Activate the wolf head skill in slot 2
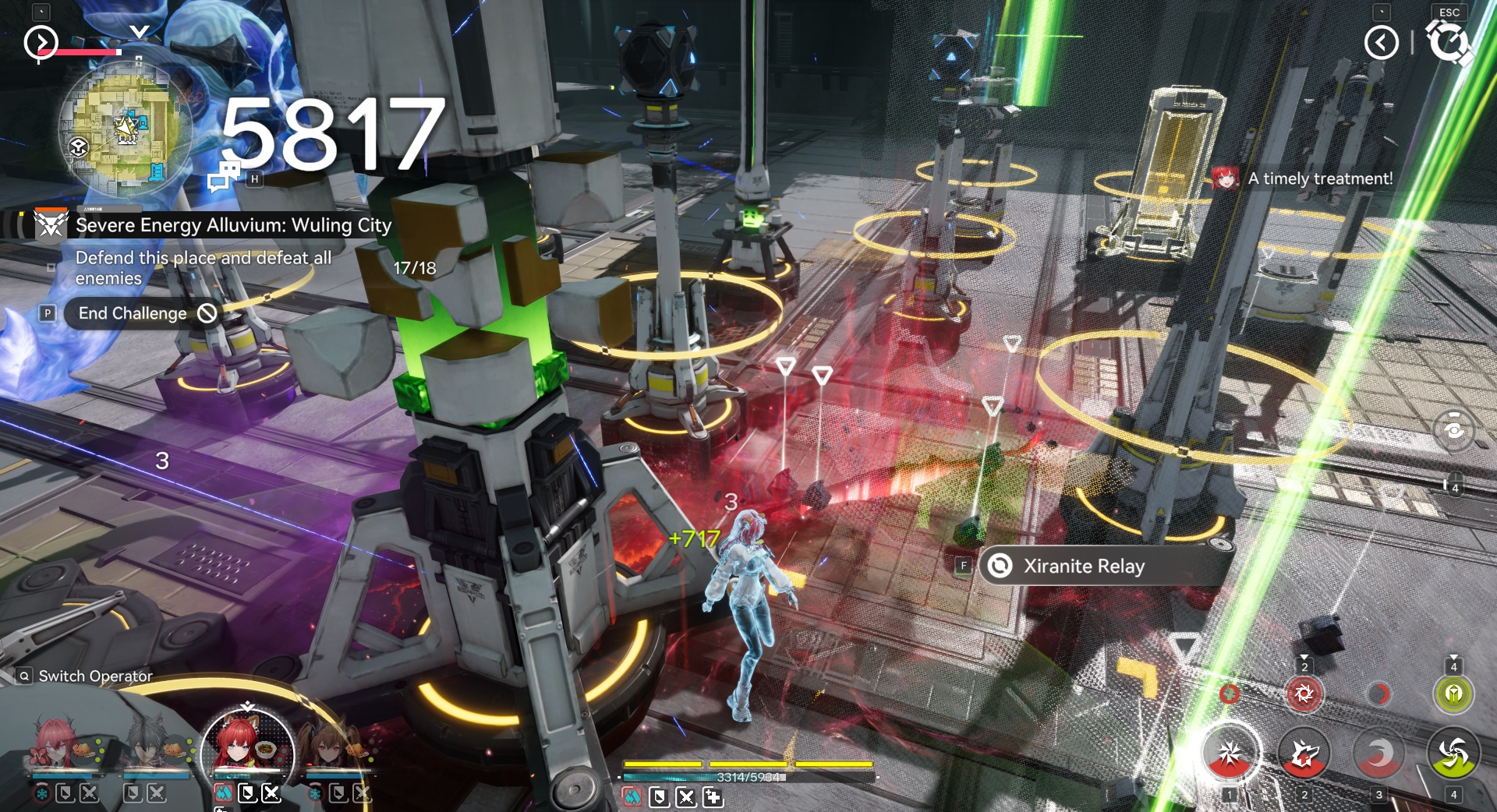Image resolution: width=1497 pixels, height=812 pixels. 1304,754
